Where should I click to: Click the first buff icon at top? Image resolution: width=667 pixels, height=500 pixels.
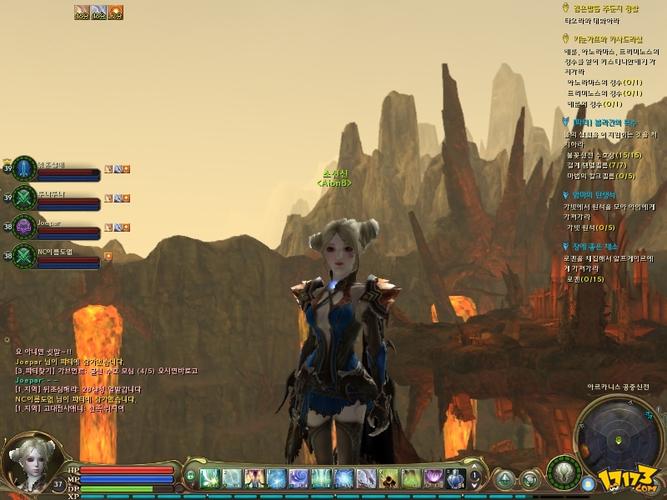tap(81, 12)
